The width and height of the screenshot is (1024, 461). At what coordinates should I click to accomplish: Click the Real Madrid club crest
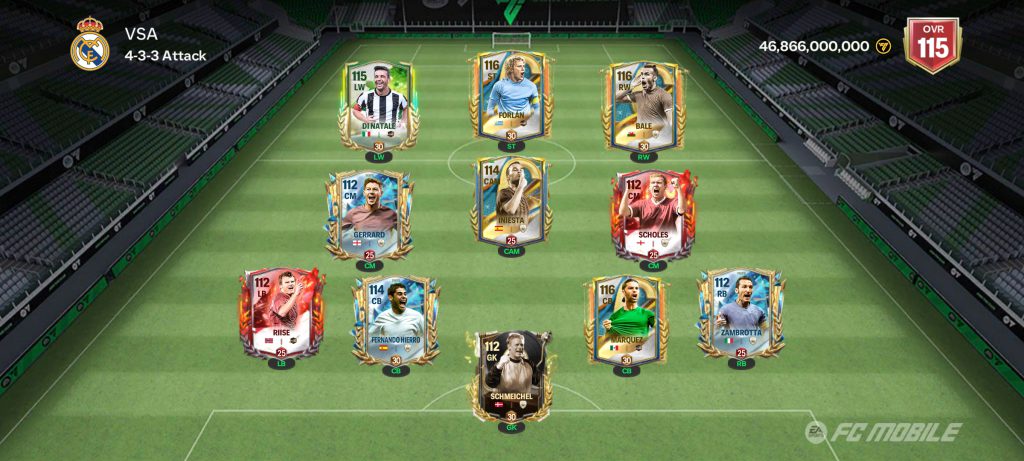point(90,44)
